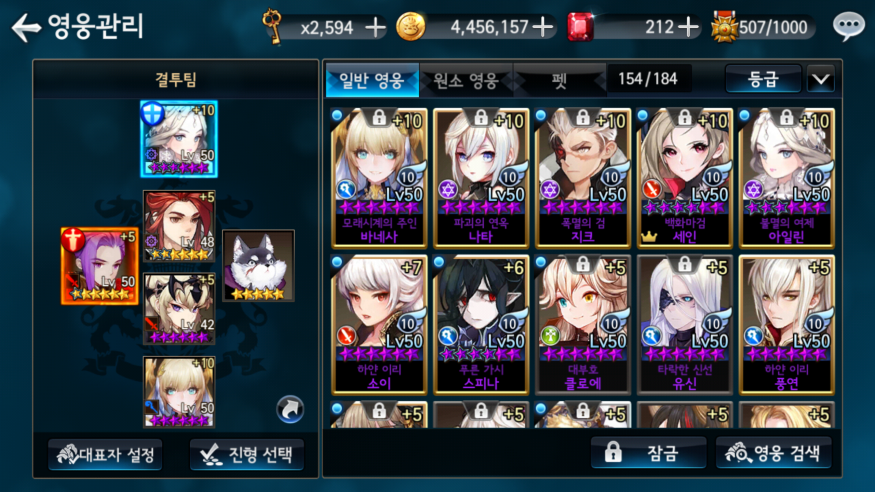Expand the sort order dropdown arrow

[x=819, y=79]
